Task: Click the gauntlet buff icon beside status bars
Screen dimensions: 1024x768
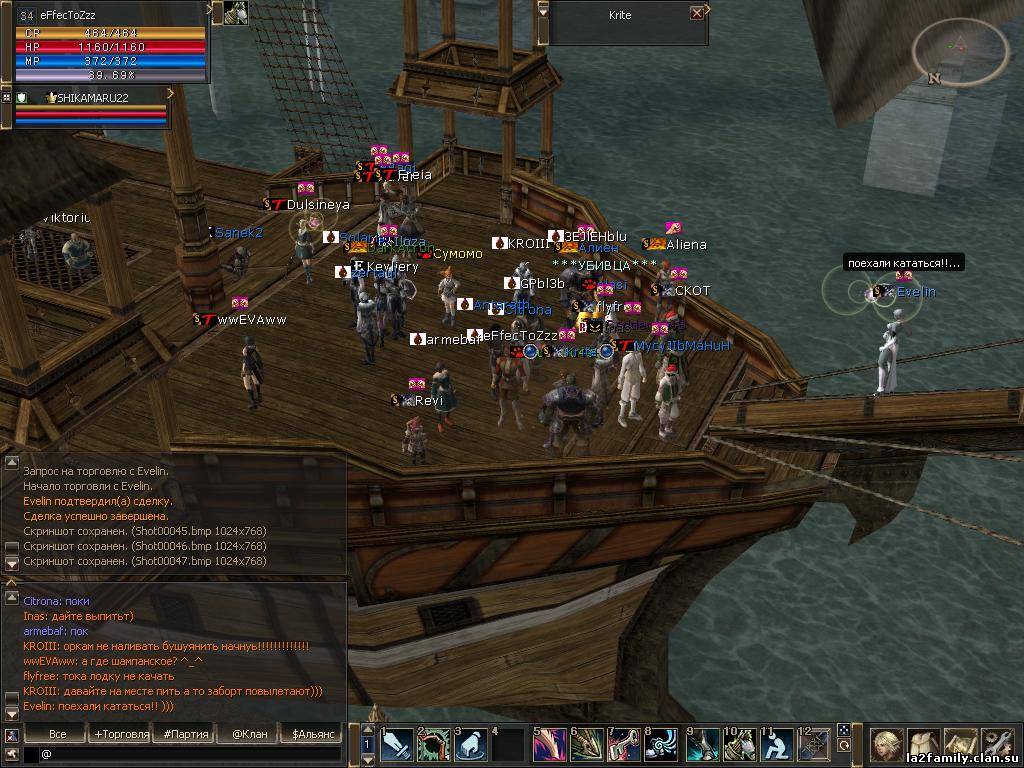Action: [236, 12]
